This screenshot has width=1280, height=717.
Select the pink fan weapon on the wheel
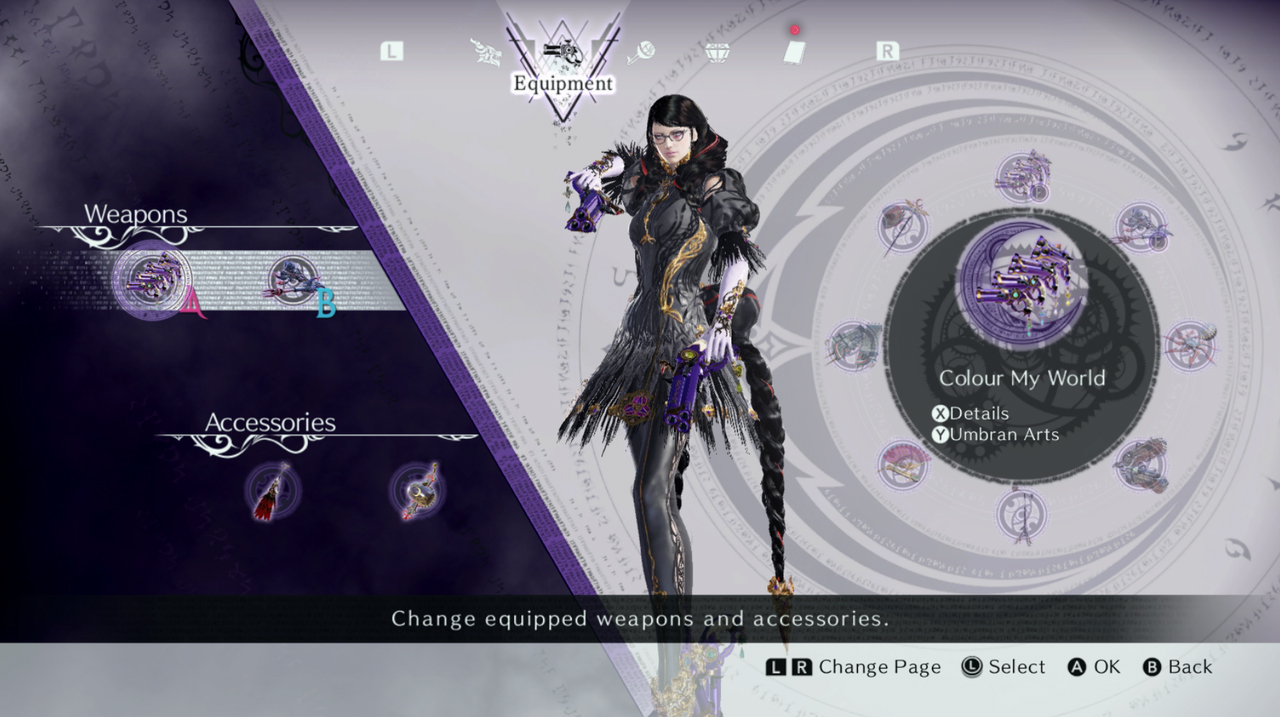904,465
